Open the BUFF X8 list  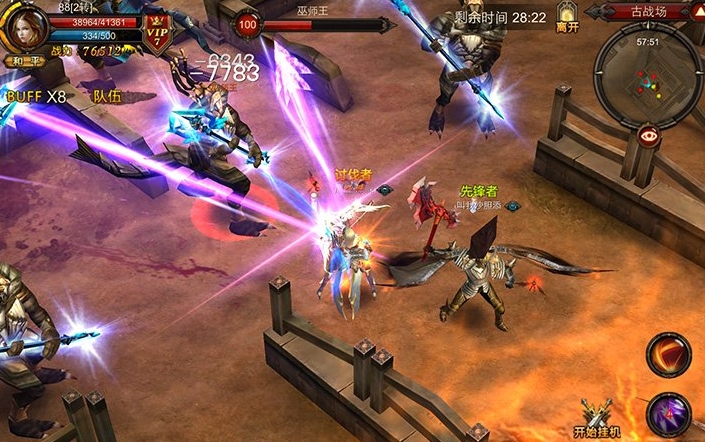36,97
